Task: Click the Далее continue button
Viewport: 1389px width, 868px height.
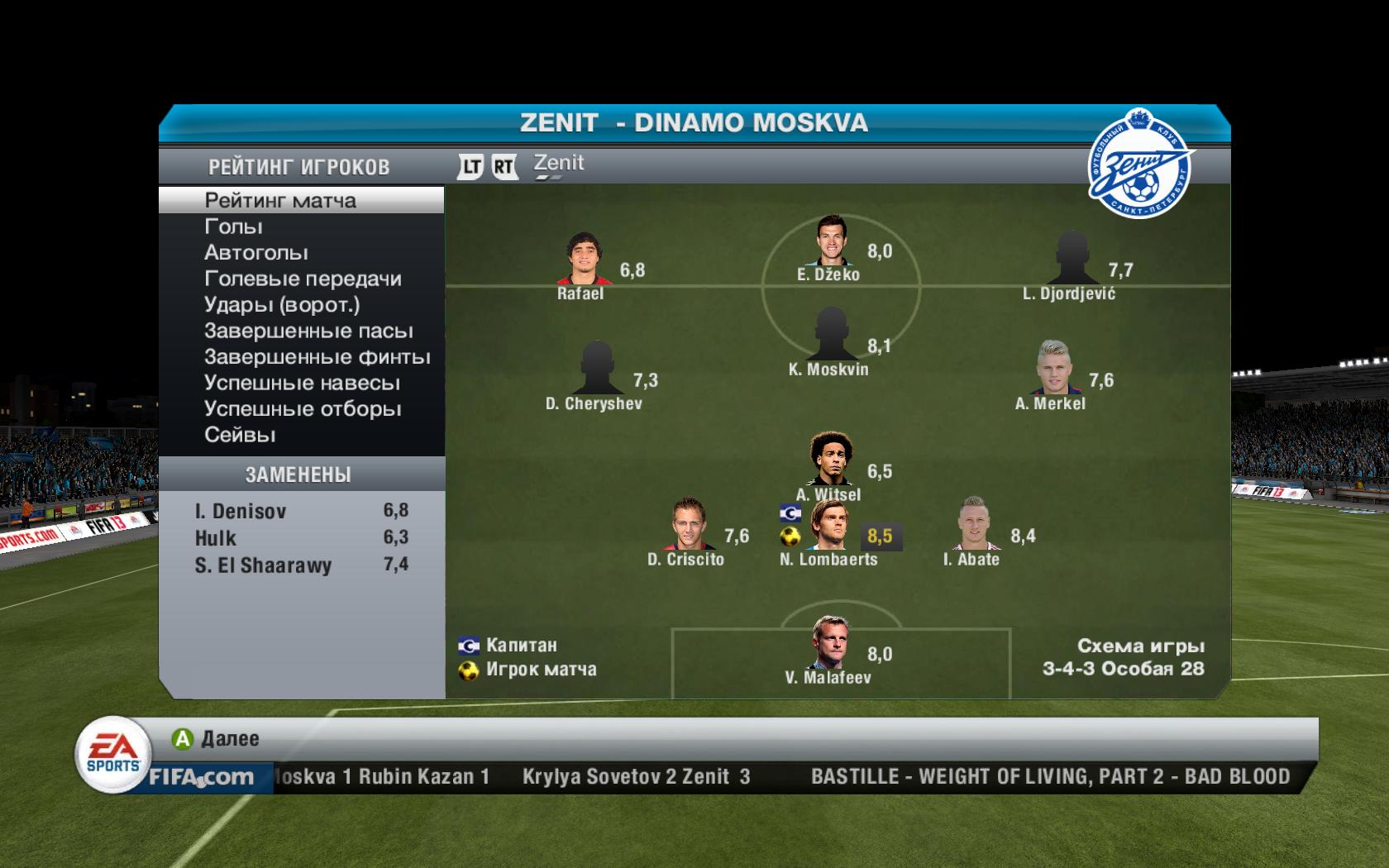Action: (215, 738)
